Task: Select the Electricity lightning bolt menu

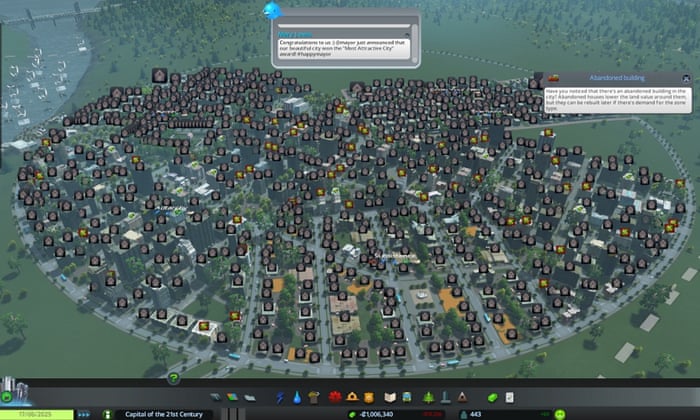Action: pyautogui.click(x=280, y=397)
